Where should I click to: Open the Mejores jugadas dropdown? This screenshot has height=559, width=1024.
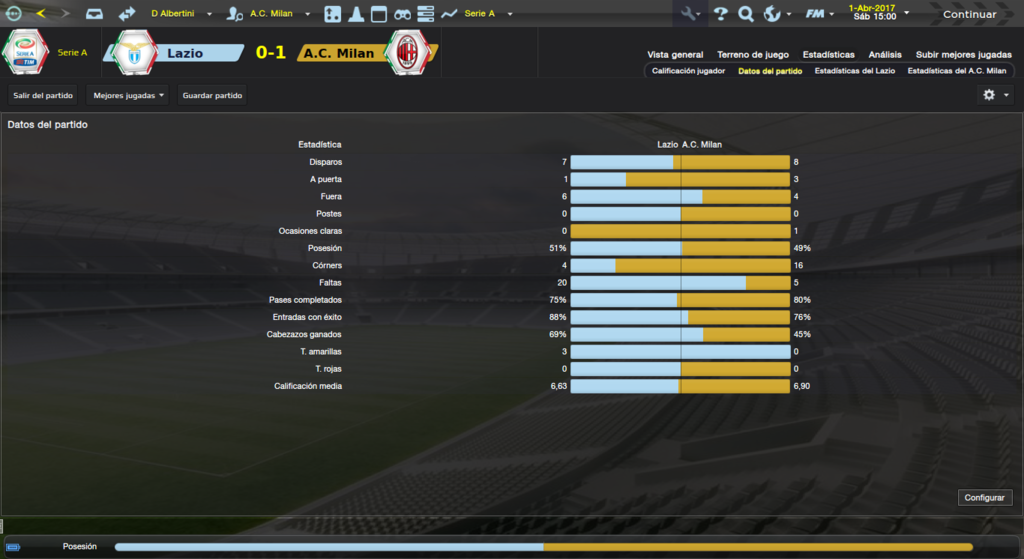tap(128, 95)
